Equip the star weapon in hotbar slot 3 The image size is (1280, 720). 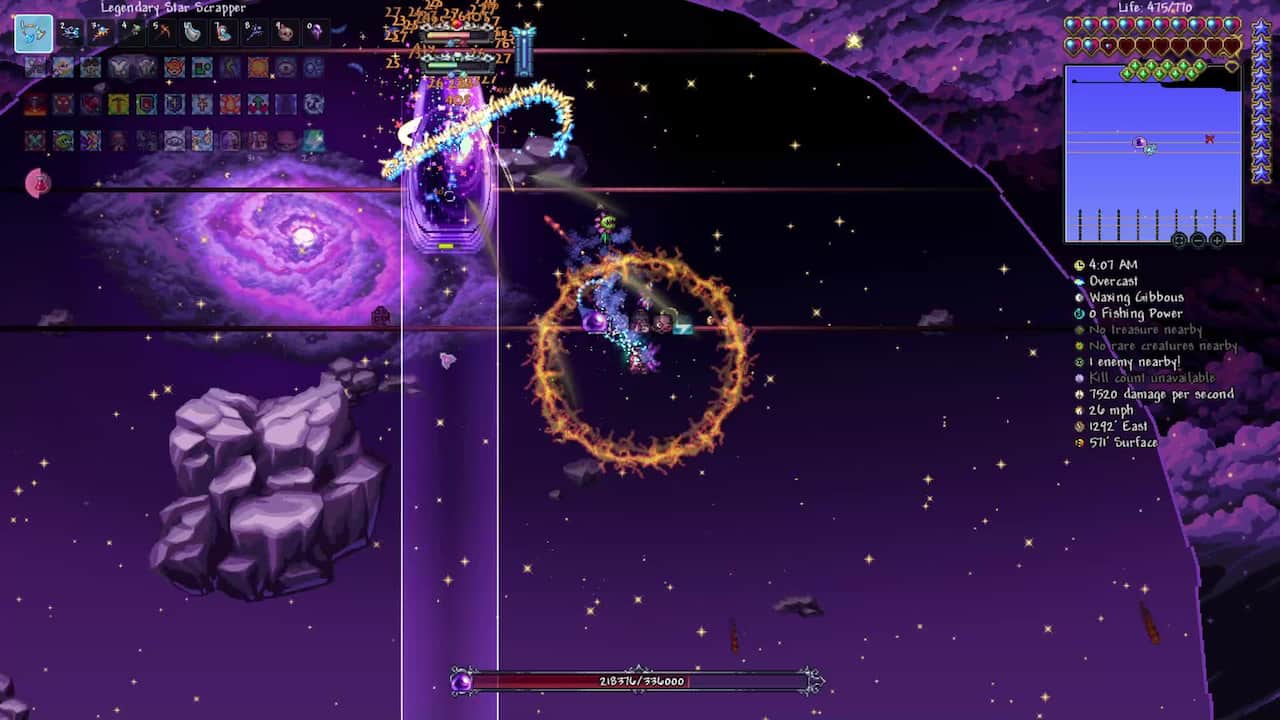point(100,33)
